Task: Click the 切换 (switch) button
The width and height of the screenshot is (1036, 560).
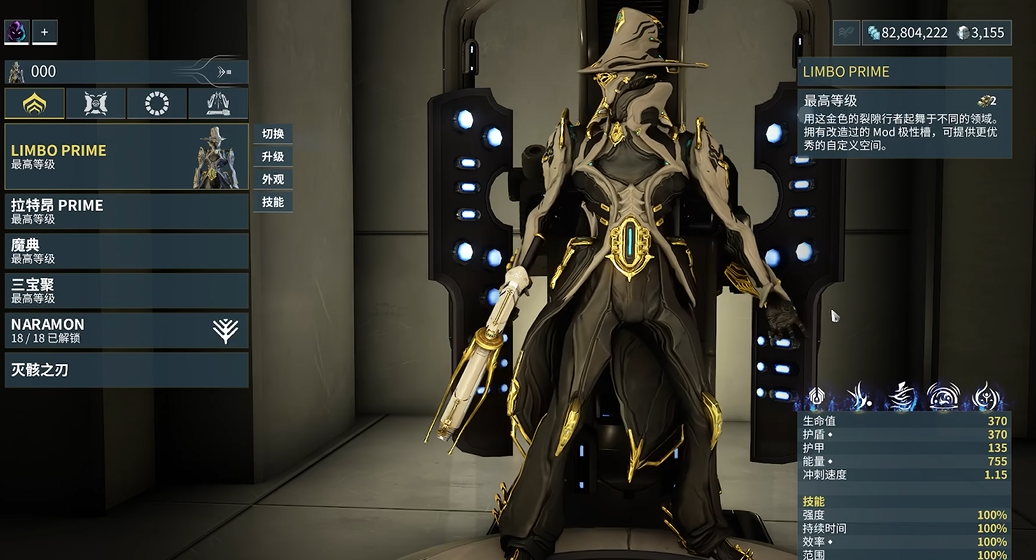Action: pyautogui.click(x=273, y=134)
